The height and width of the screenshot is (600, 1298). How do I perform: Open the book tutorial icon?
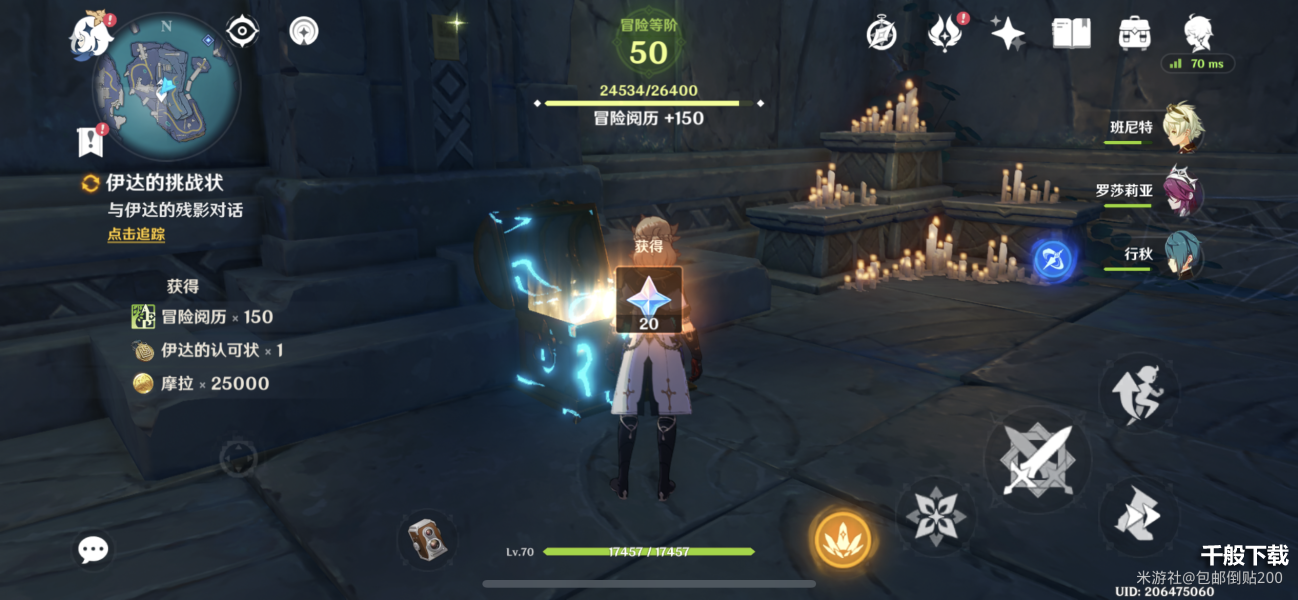(1071, 34)
